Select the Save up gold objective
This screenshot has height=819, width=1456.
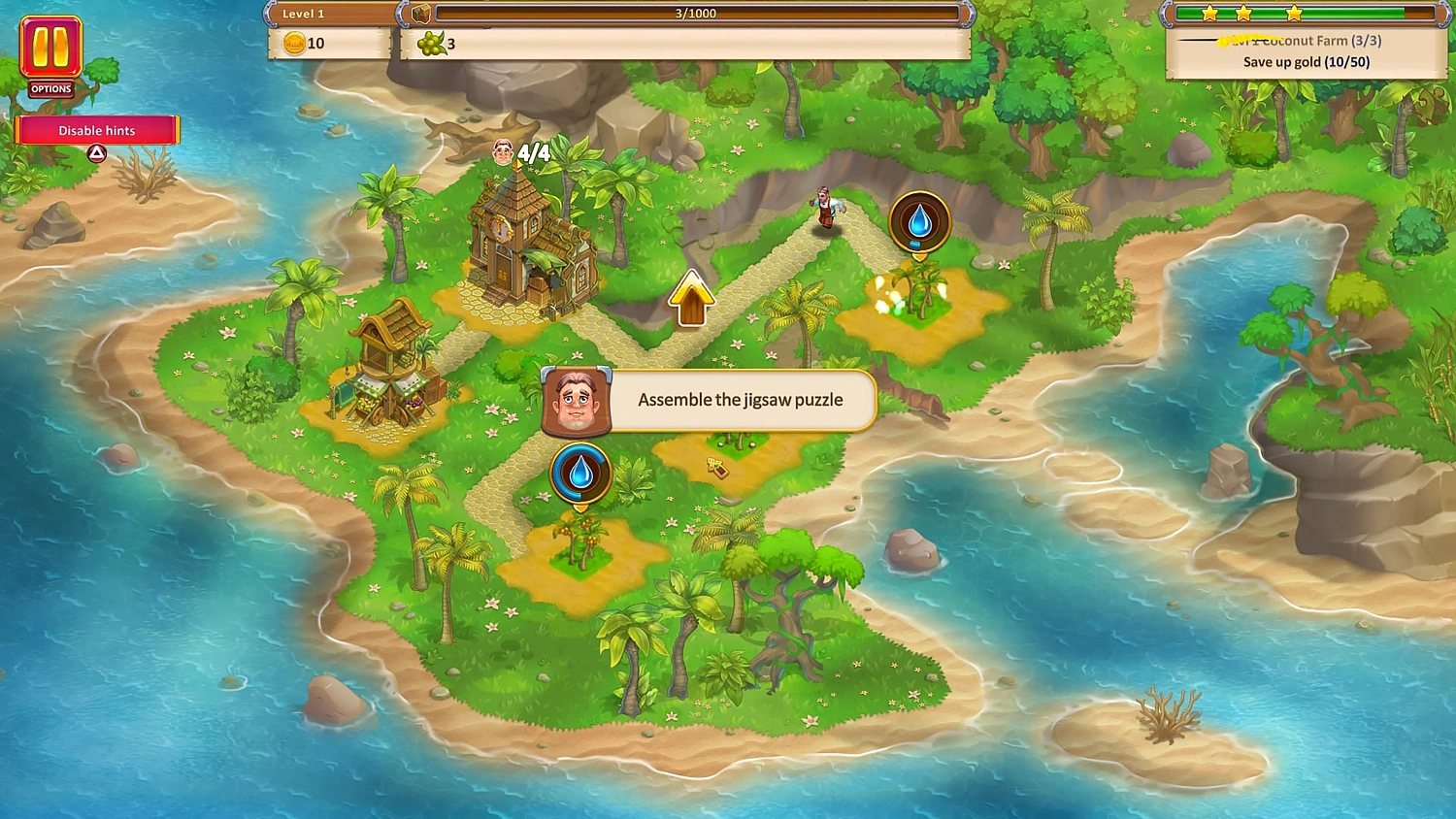click(x=1305, y=61)
